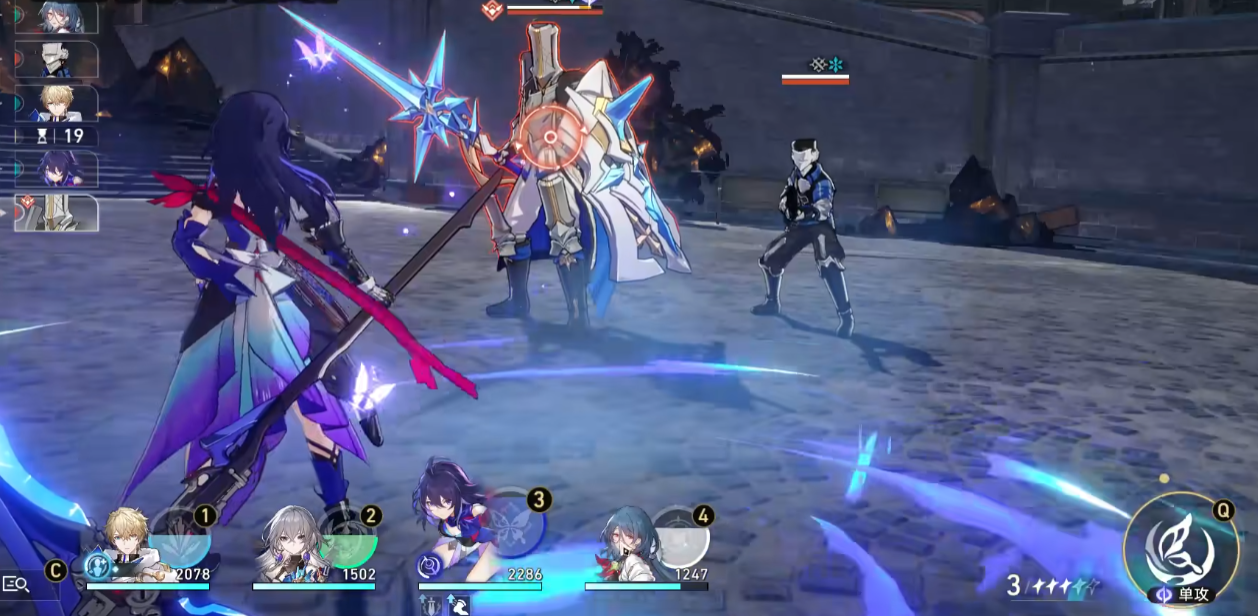Click the blonde character's portrait in the turn order
This screenshot has width=1258, height=616.
pos(60,103)
